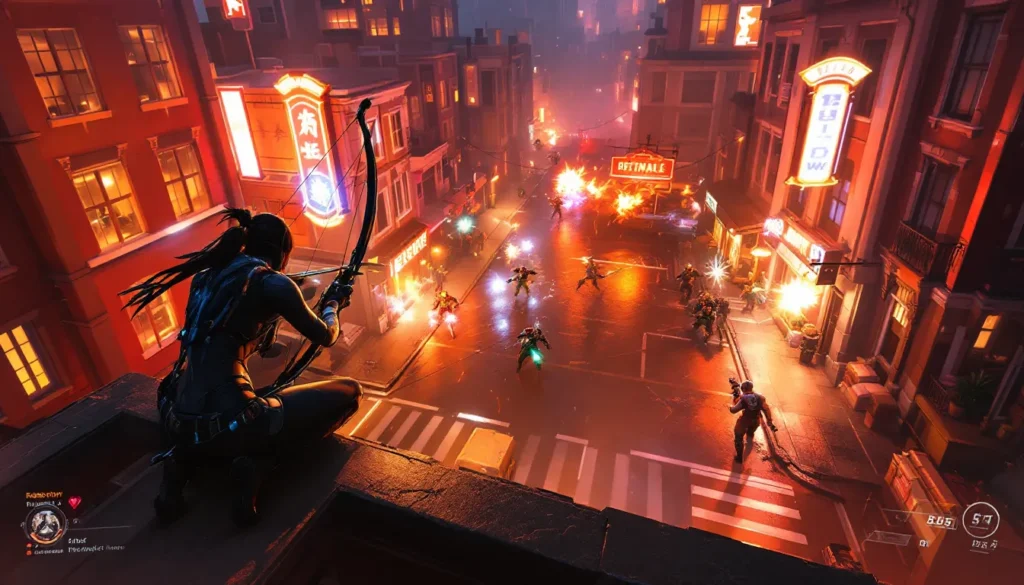The width and height of the screenshot is (1024, 585).
Task: Click the circular character portrait
Action: (45, 523)
